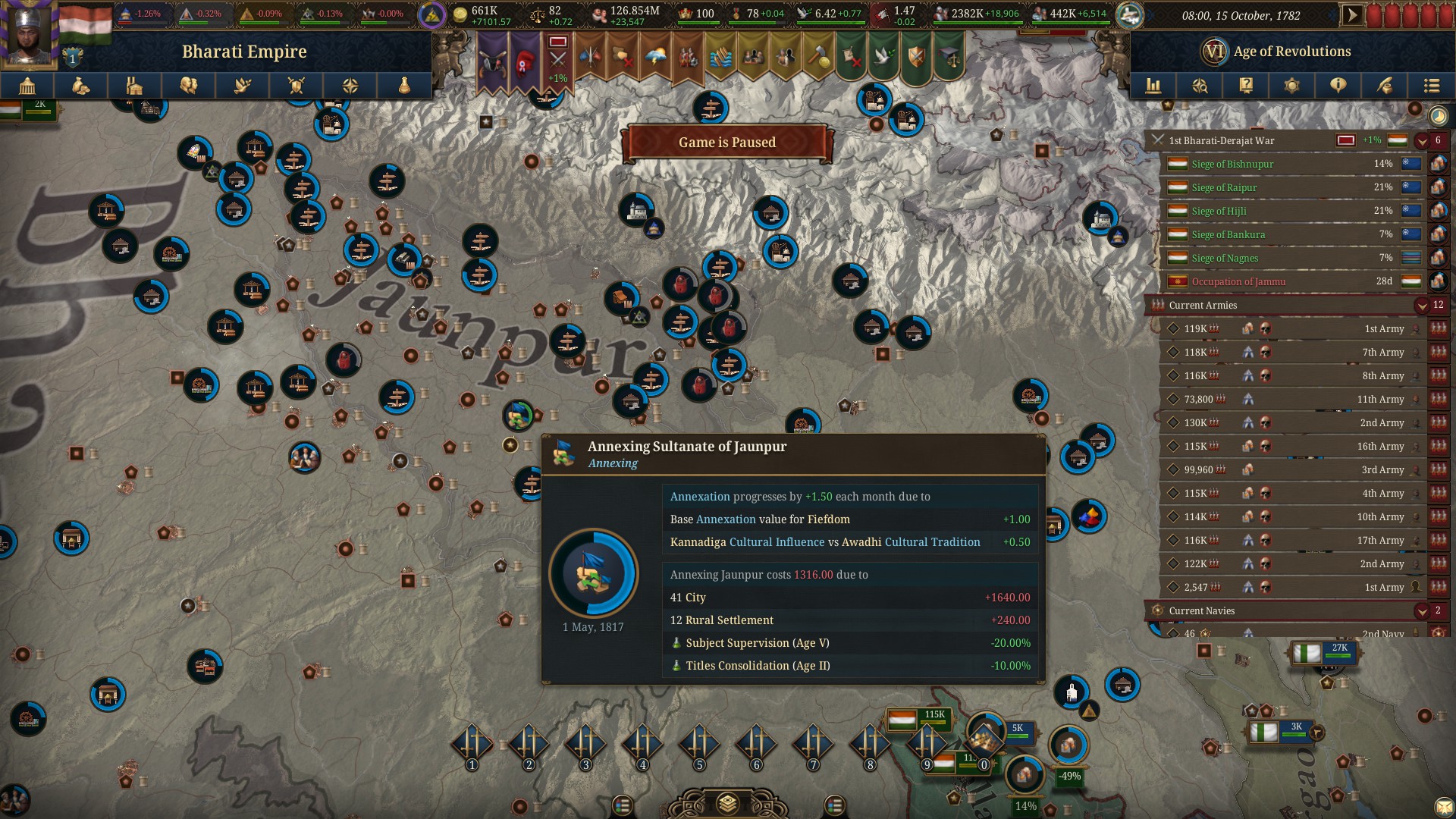The height and width of the screenshot is (819, 1456).
Task: Collapse the Current Navies section
Action: tap(1422, 610)
